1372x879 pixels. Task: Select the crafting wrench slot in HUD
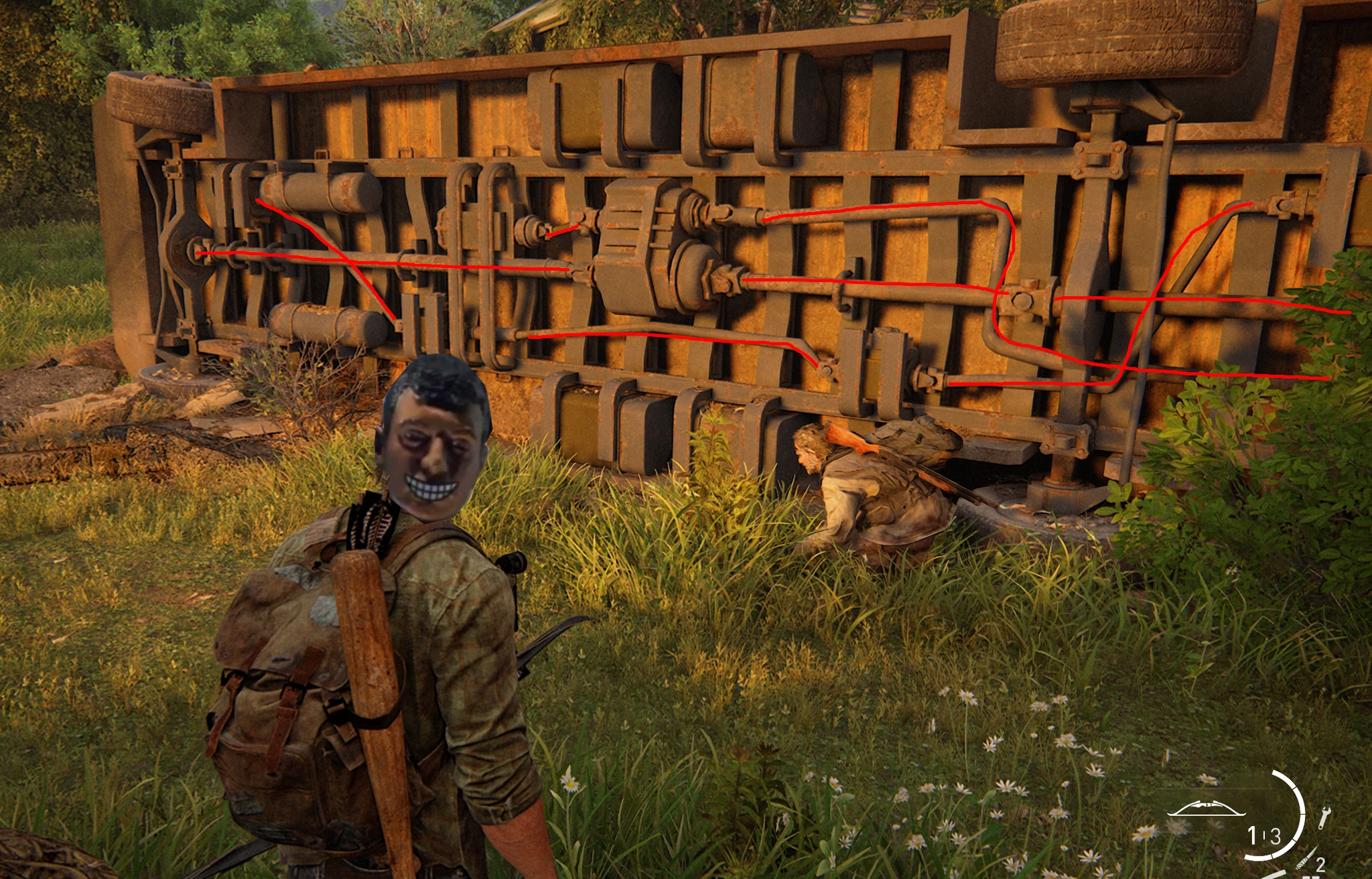[1324, 818]
